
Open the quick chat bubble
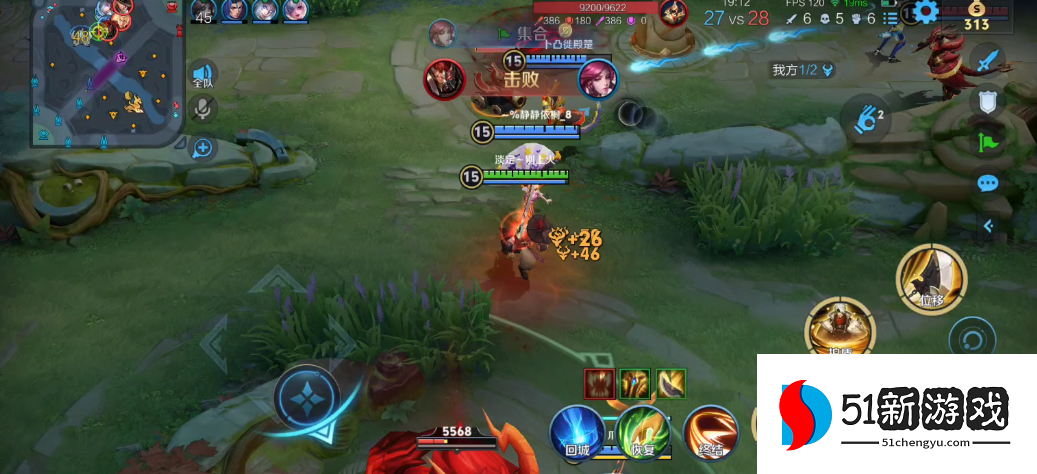[x=988, y=183]
